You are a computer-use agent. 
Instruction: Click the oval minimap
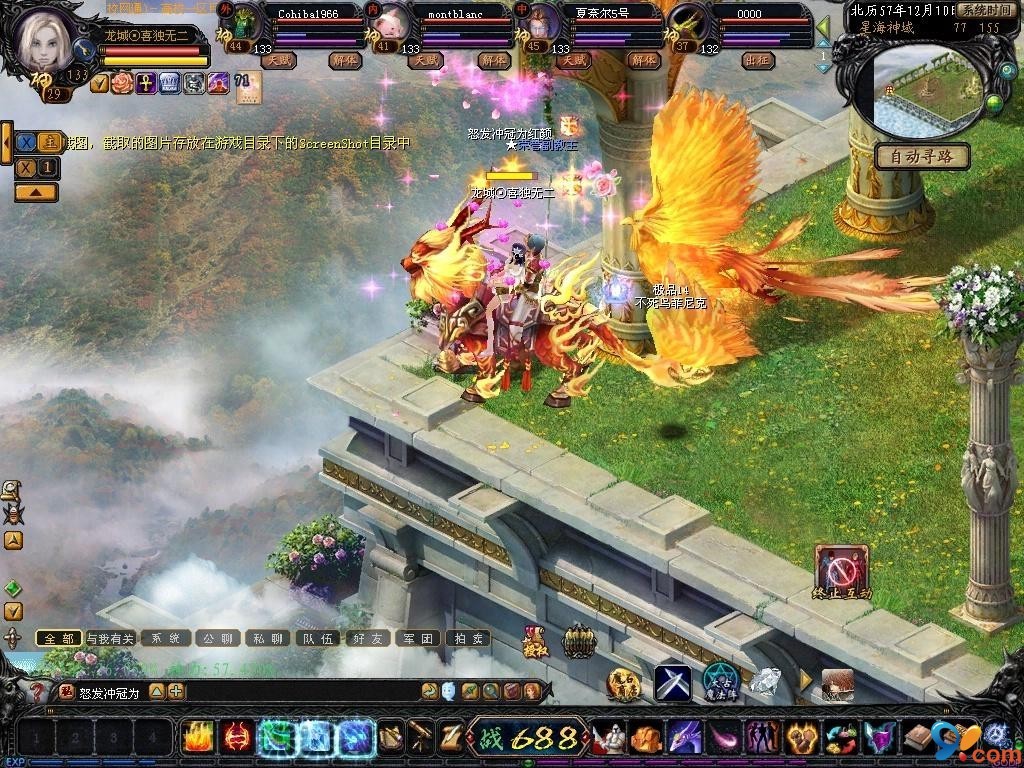(x=927, y=91)
